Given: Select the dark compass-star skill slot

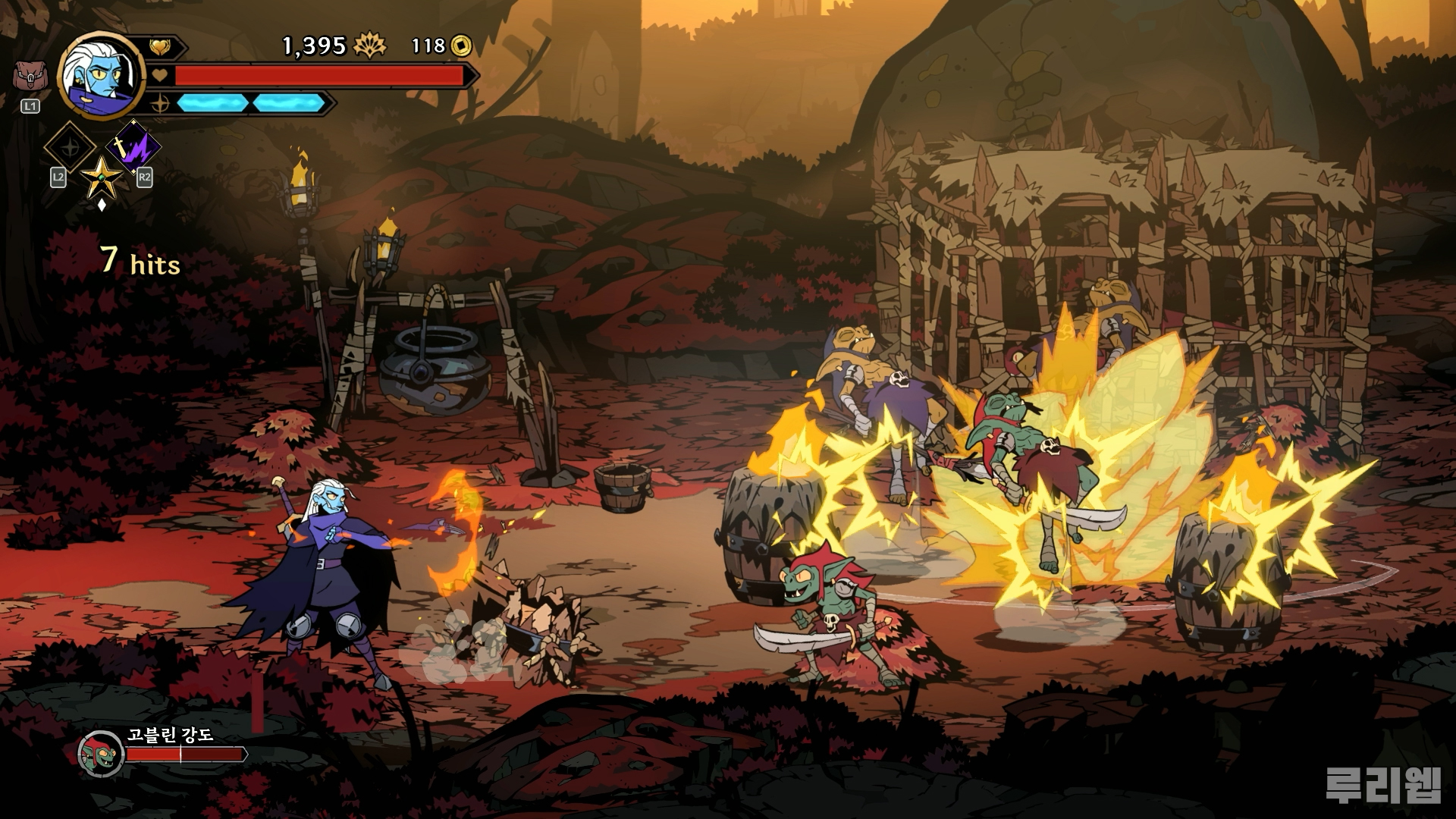Looking at the screenshot, I should [70, 147].
